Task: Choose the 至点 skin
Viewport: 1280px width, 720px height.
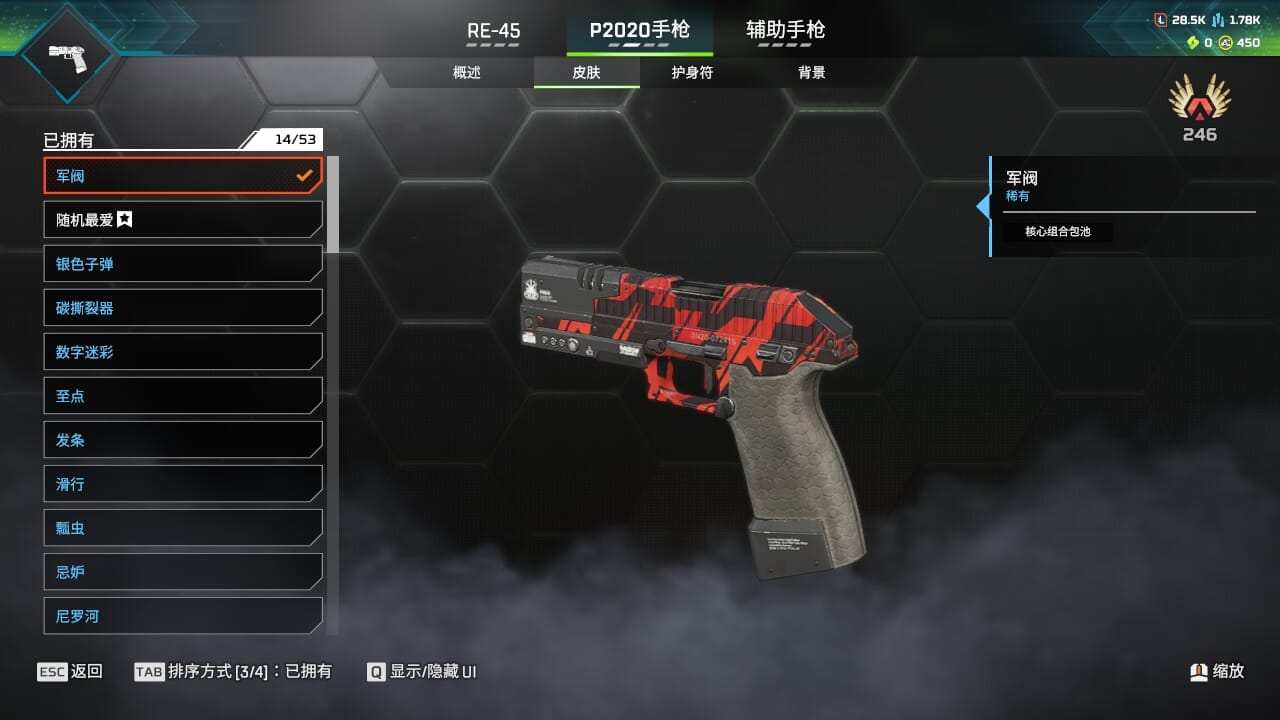Action: click(x=183, y=396)
